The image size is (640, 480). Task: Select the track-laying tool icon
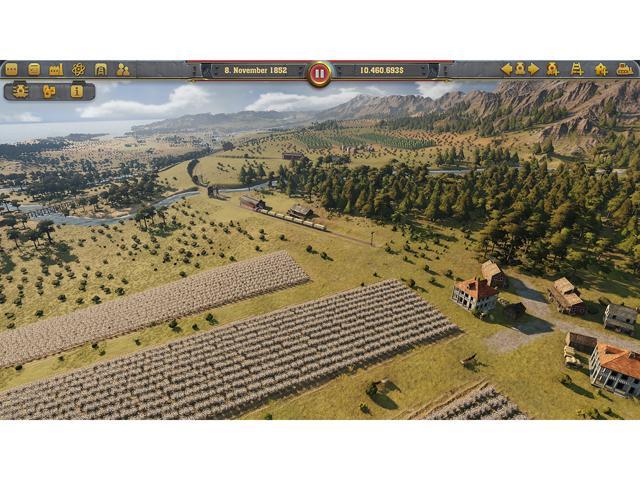pyautogui.click(x=577, y=69)
